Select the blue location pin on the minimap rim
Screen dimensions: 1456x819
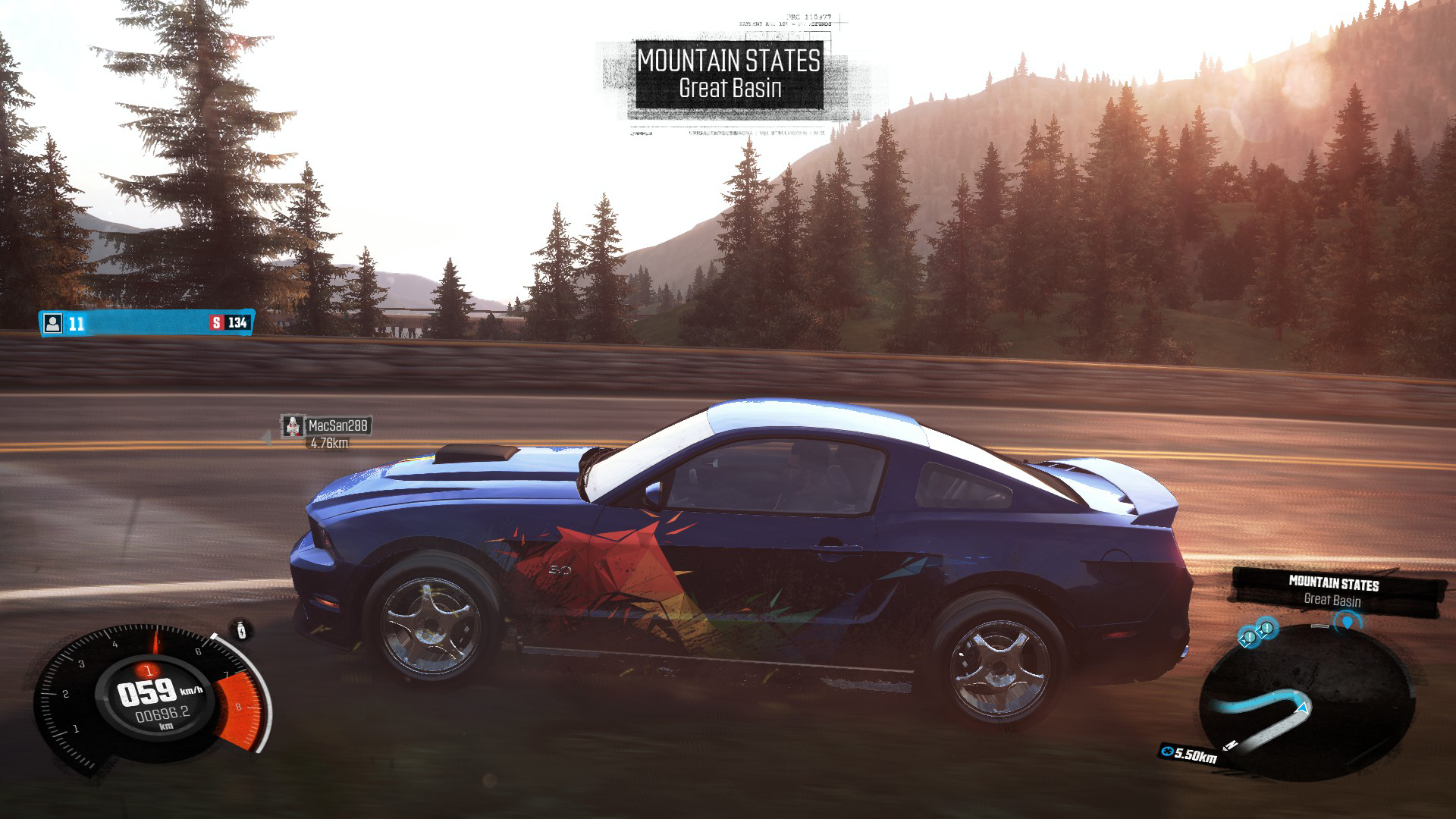click(x=1347, y=623)
